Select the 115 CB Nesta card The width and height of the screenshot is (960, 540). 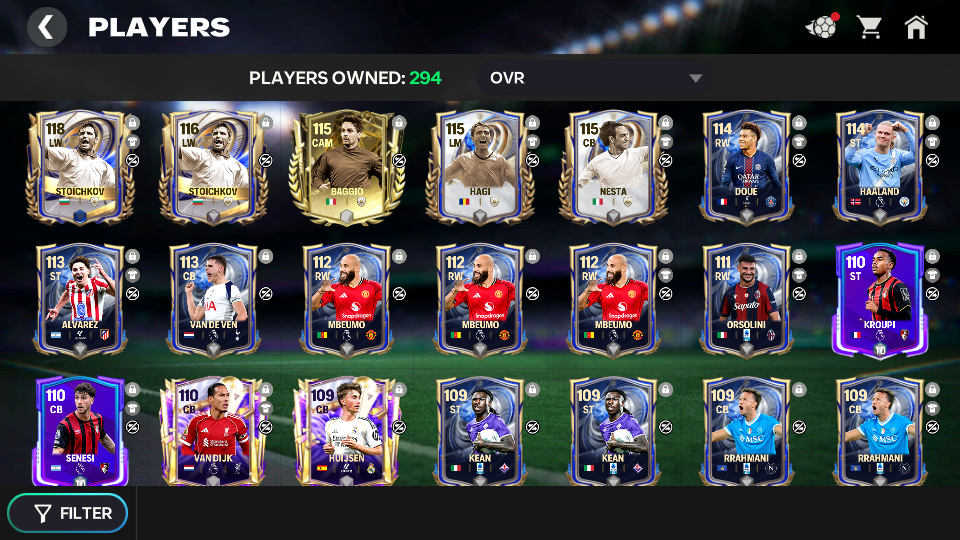pyautogui.click(x=613, y=166)
